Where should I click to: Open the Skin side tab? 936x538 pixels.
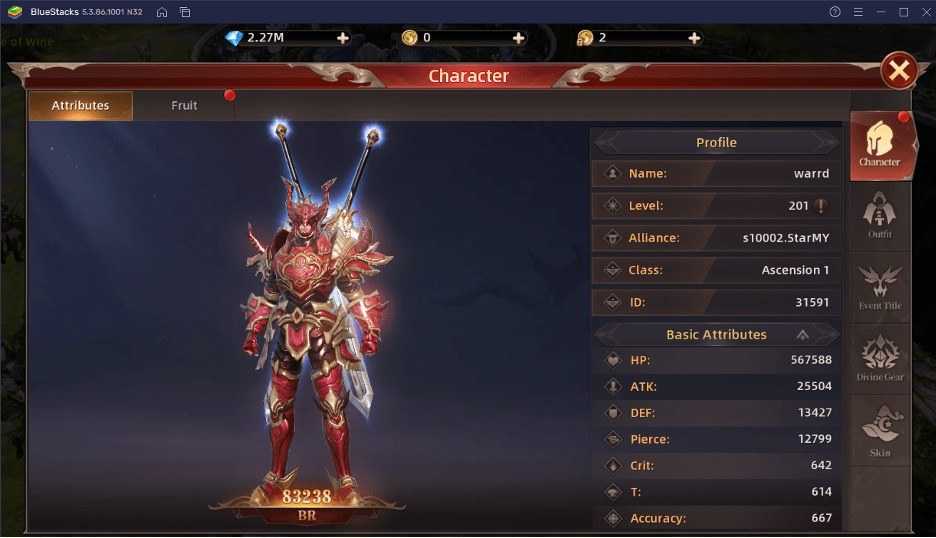pyautogui.click(x=880, y=432)
